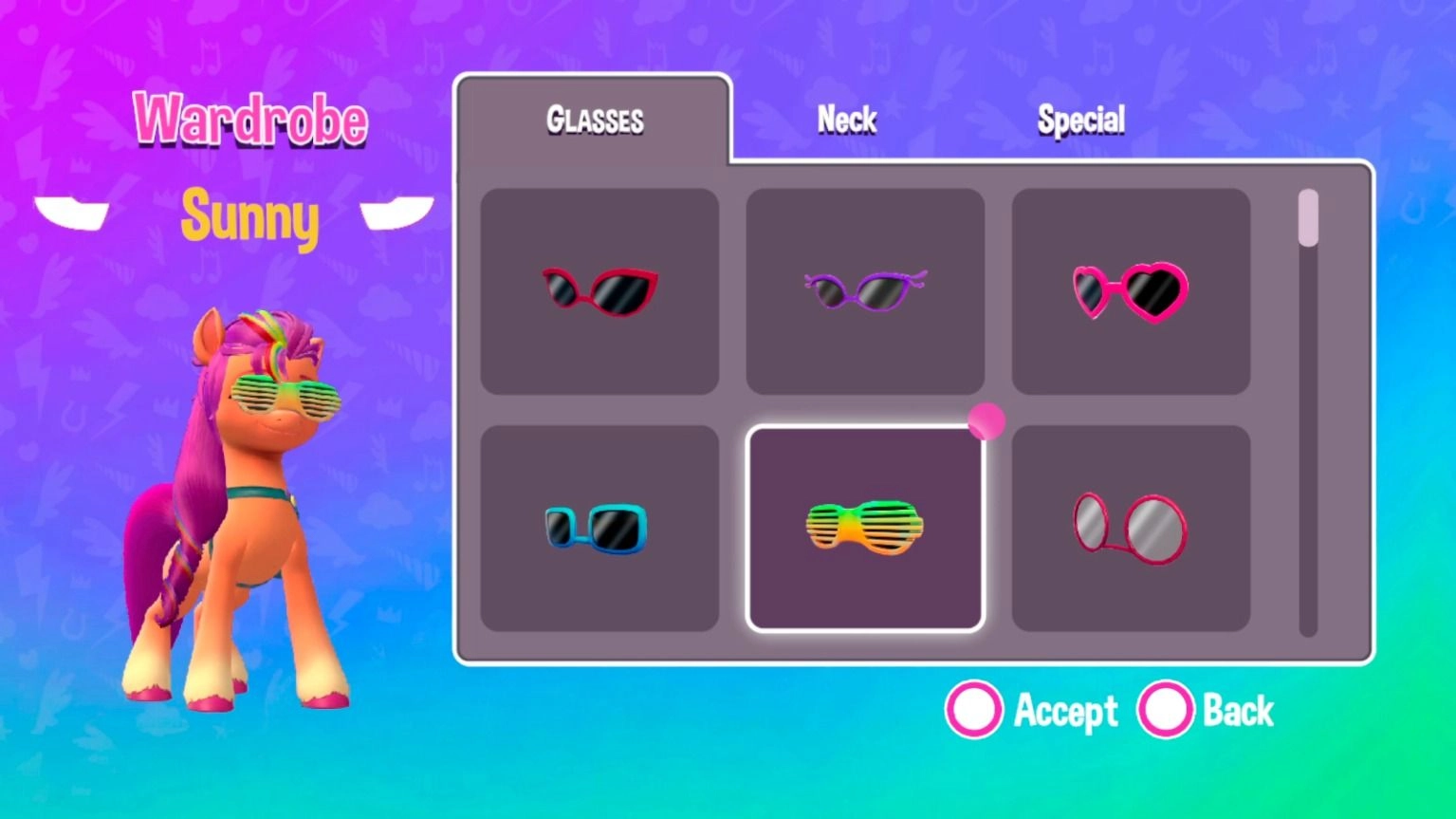Image resolution: width=1456 pixels, height=819 pixels.
Task: Click the pink indicator dot on shutter shades
Action: (986, 421)
